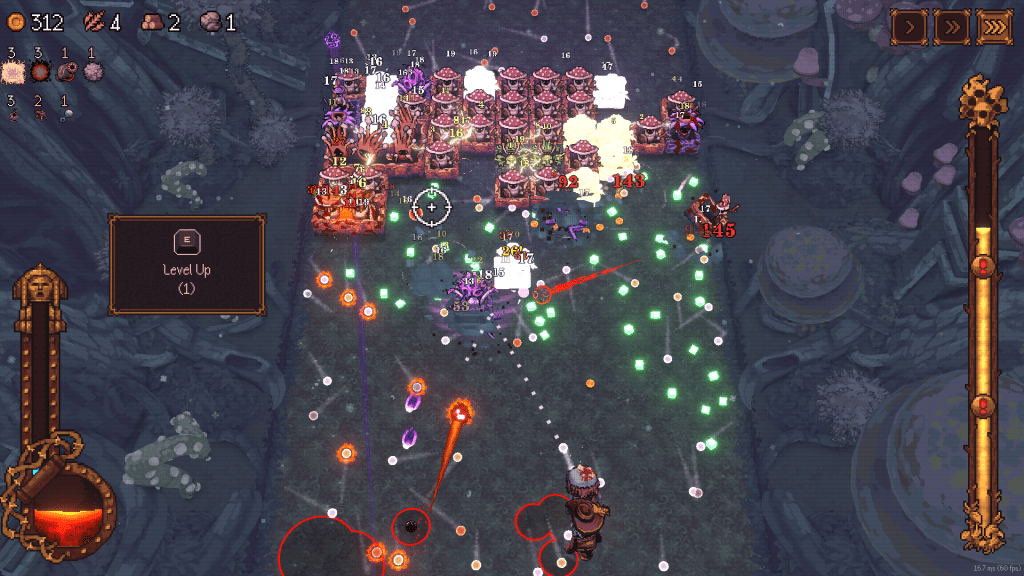Switch to double-arrow fast speed
Viewport: 1024px width, 576px height.
(951, 26)
